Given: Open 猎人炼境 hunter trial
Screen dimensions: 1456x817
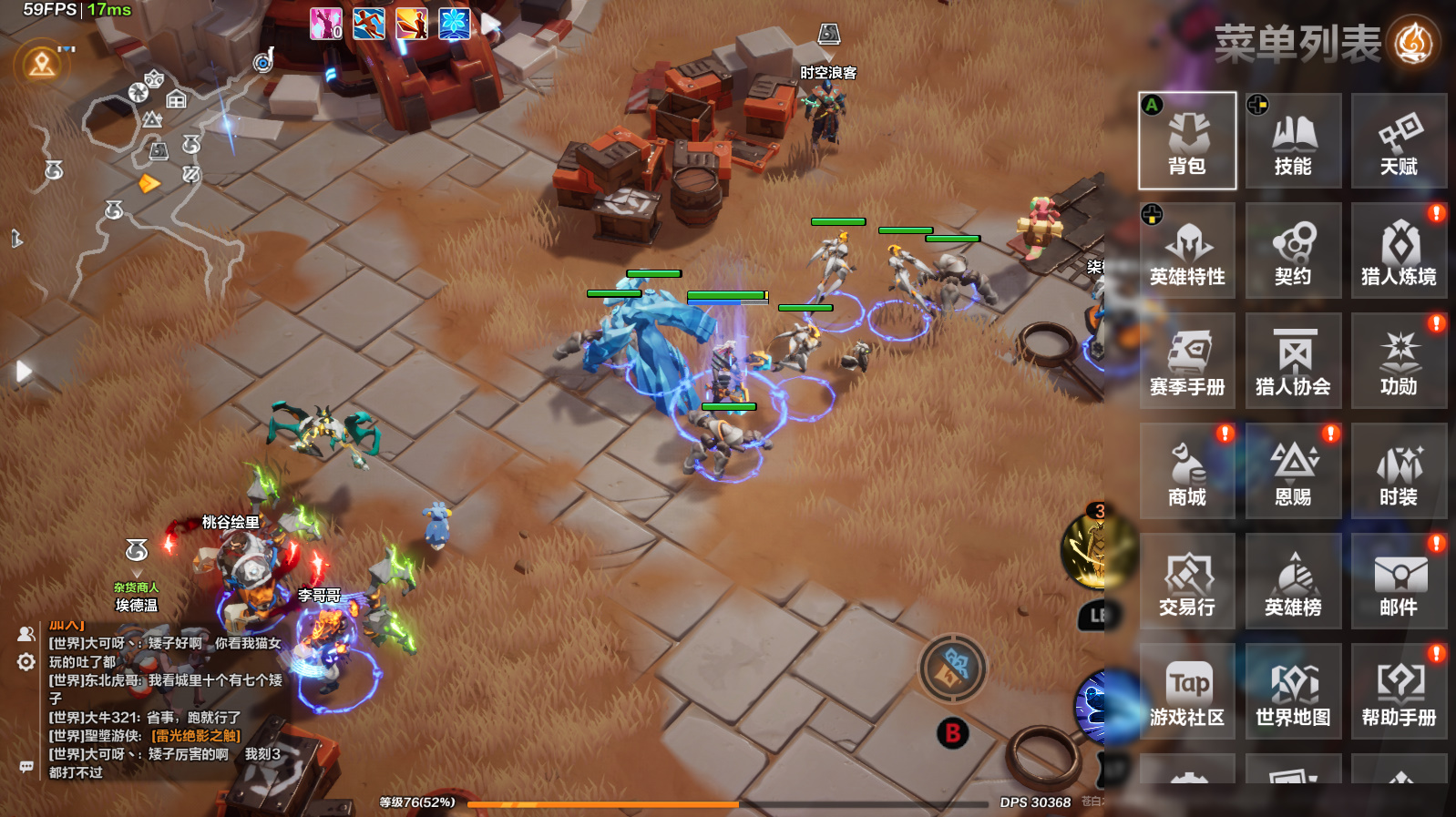Looking at the screenshot, I should coord(1399,250).
